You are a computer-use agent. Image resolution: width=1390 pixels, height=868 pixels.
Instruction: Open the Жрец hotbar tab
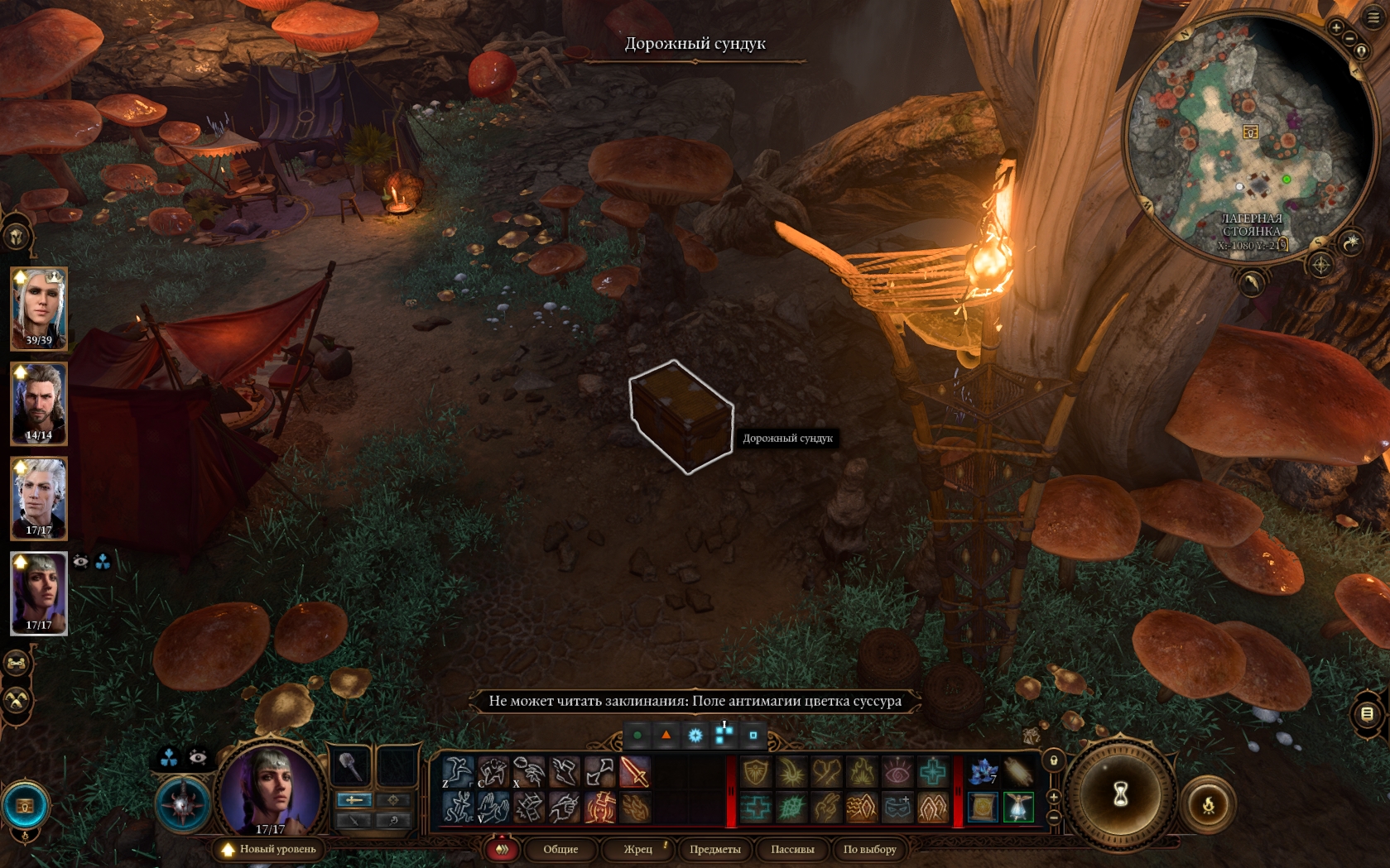638,849
